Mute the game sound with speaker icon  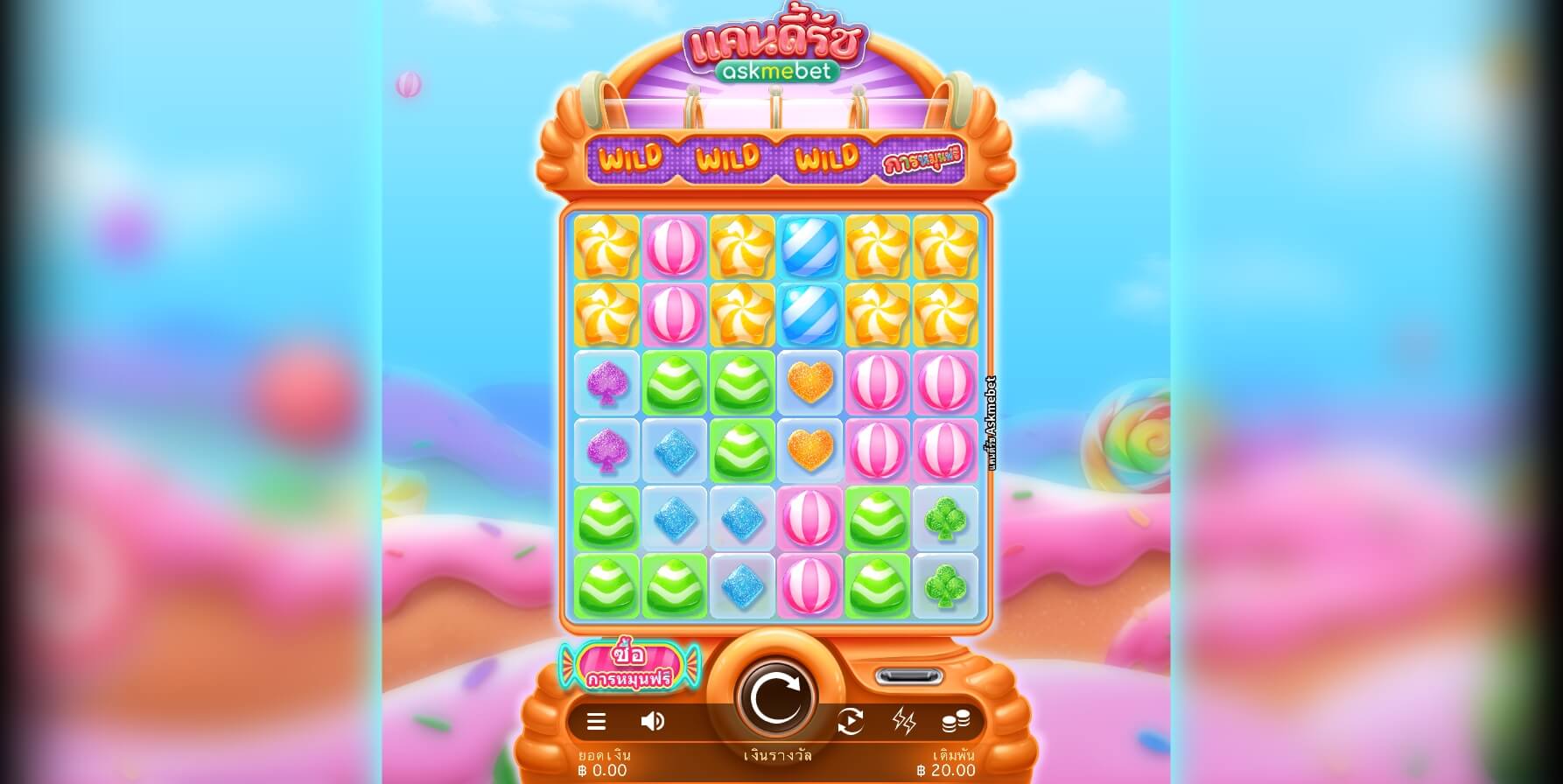point(652,721)
